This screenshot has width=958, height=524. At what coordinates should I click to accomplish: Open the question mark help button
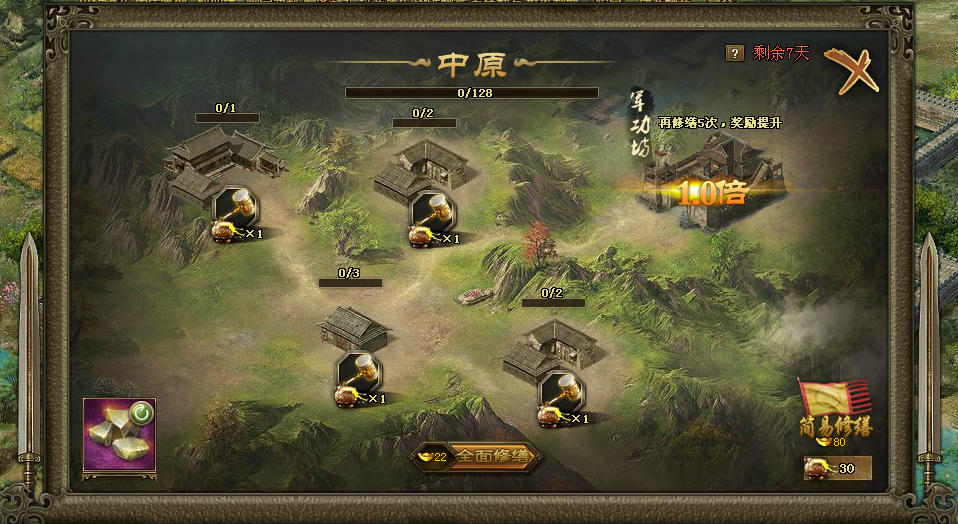pyautogui.click(x=735, y=53)
